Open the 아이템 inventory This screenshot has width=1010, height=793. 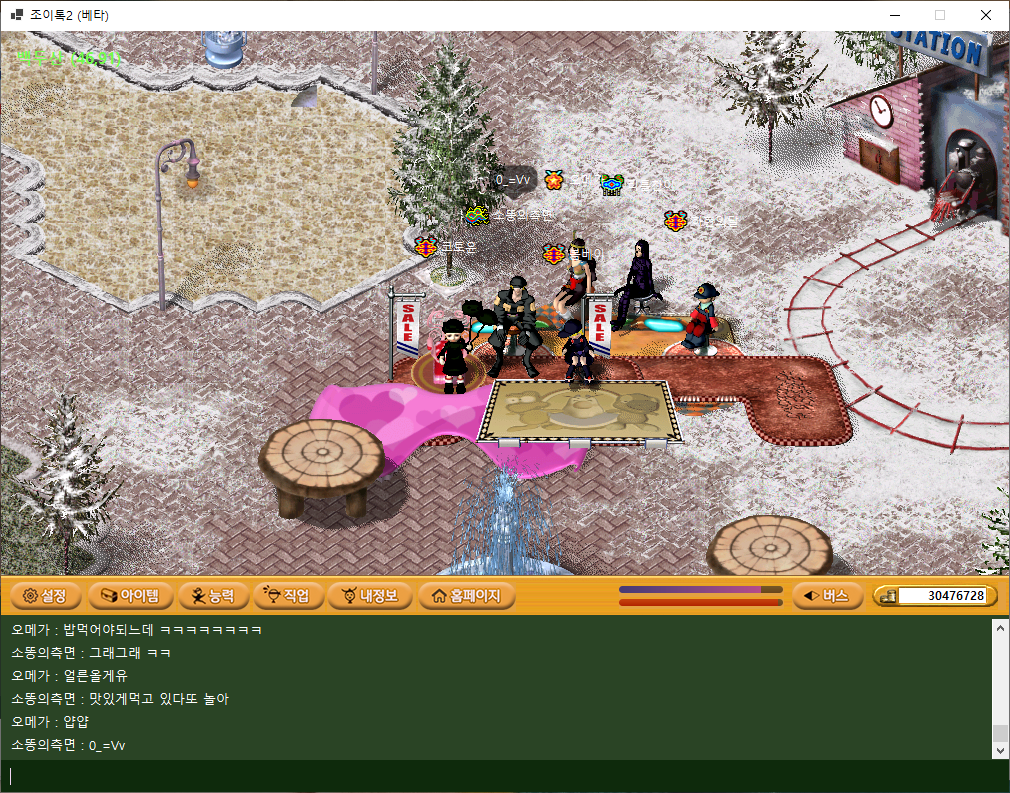125,596
